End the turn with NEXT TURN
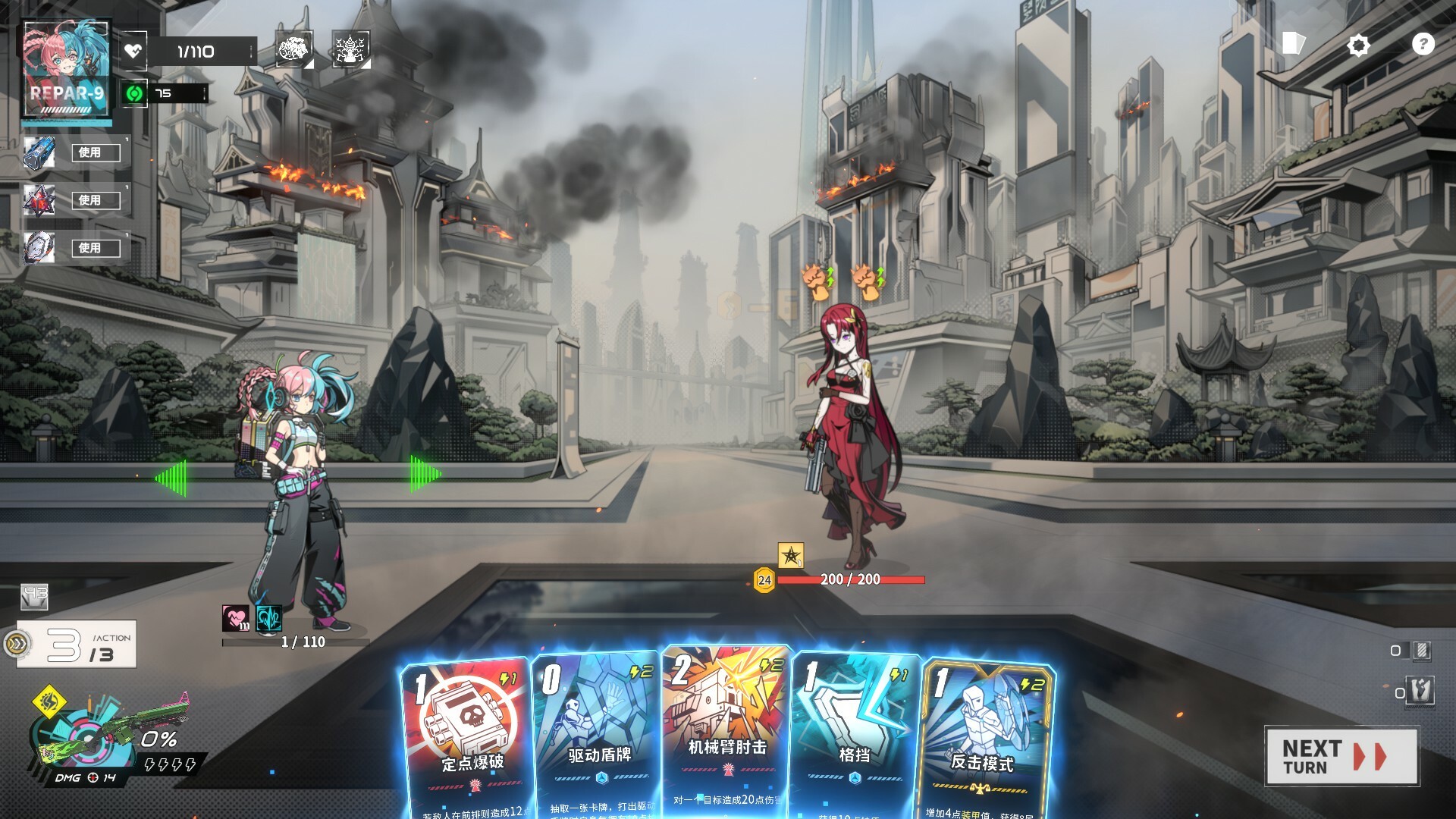 1341,756
